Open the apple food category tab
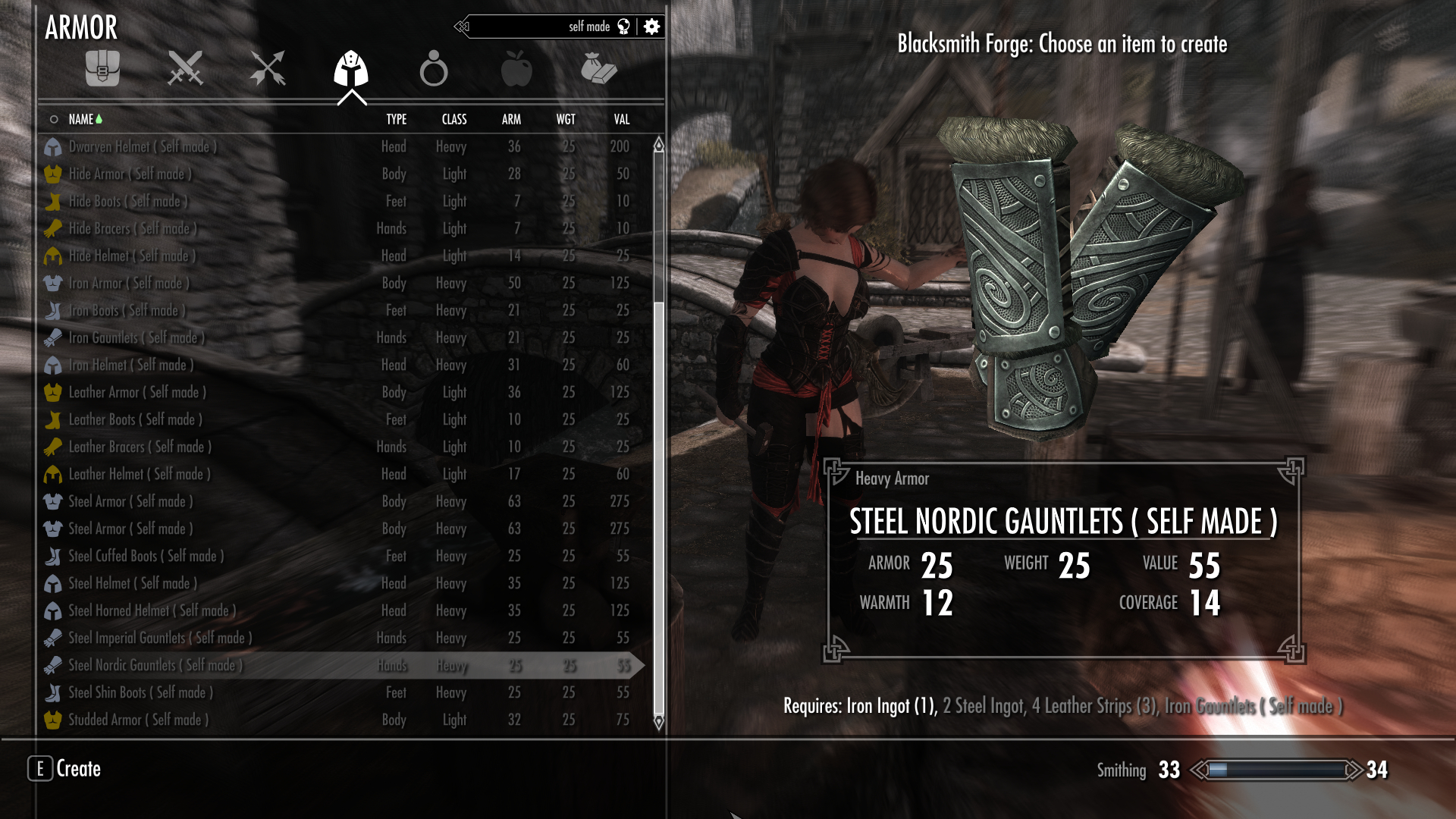1456x819 pixels. pos(516,69)
